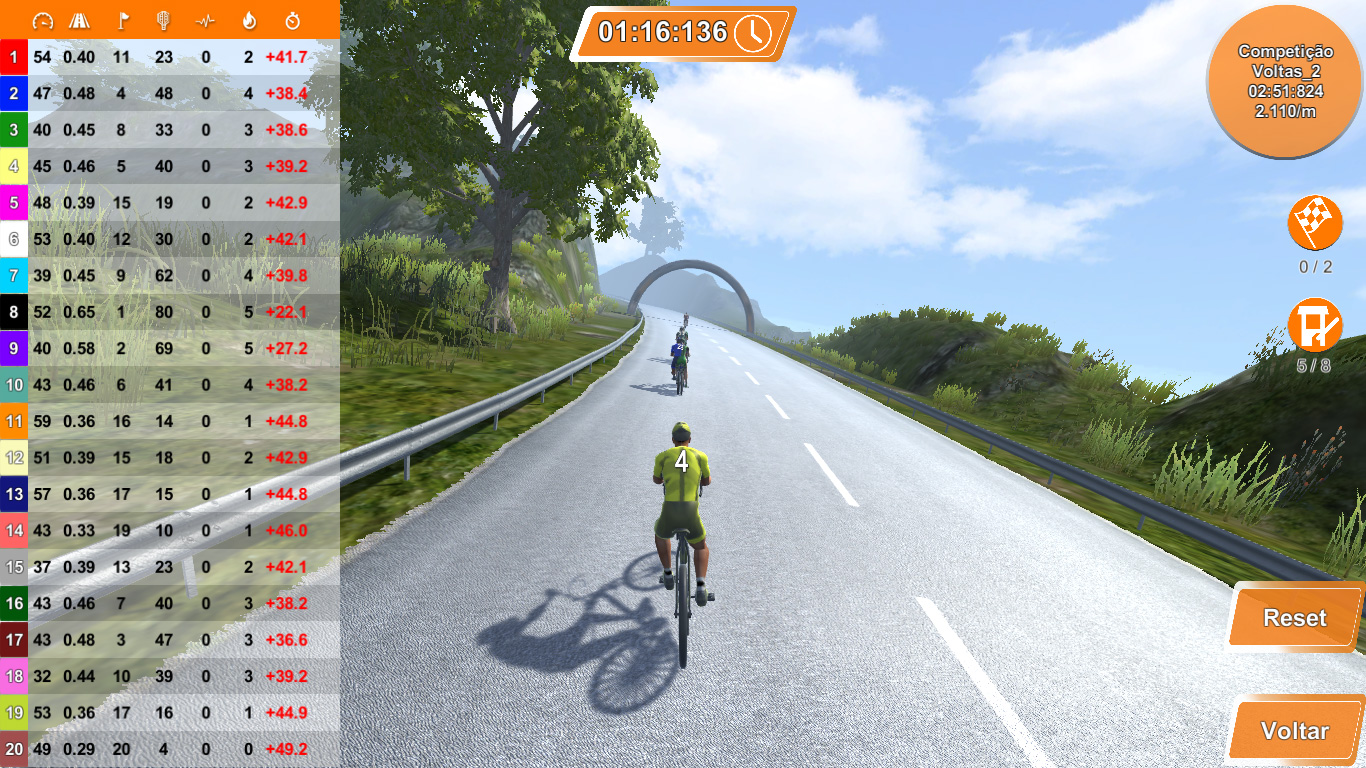Open the Competição Voltas_2 circular badge
Screen dimensions: 1366x768
coord(1284,78)
